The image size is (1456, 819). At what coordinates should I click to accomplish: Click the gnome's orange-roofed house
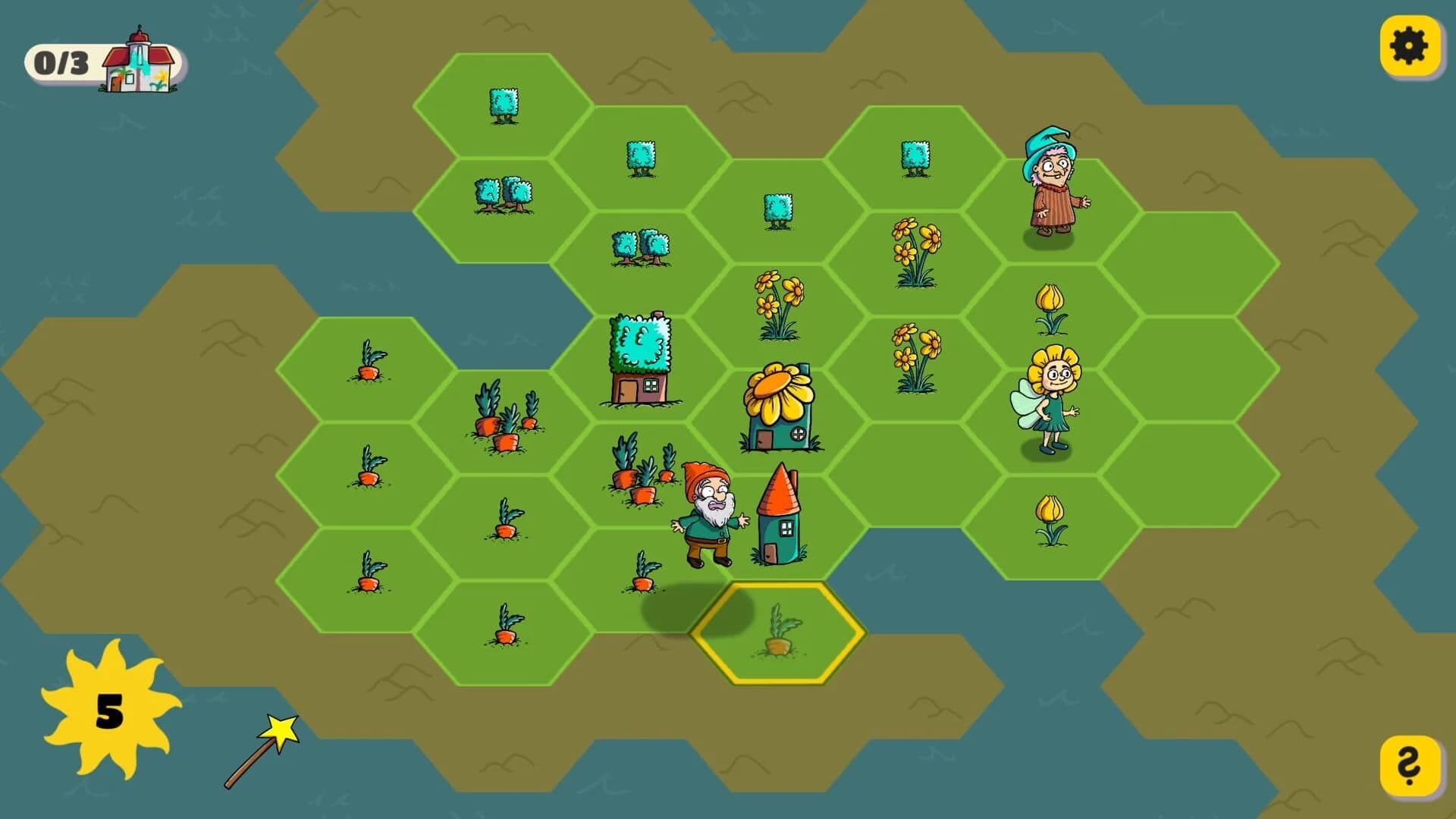coord(778,516)
